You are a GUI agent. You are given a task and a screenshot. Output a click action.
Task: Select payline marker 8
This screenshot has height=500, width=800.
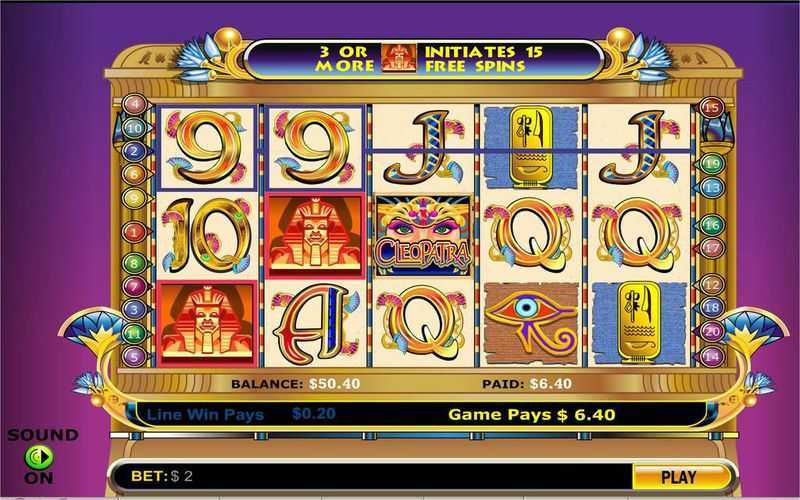pyautogui.click(x=134, y=263)
